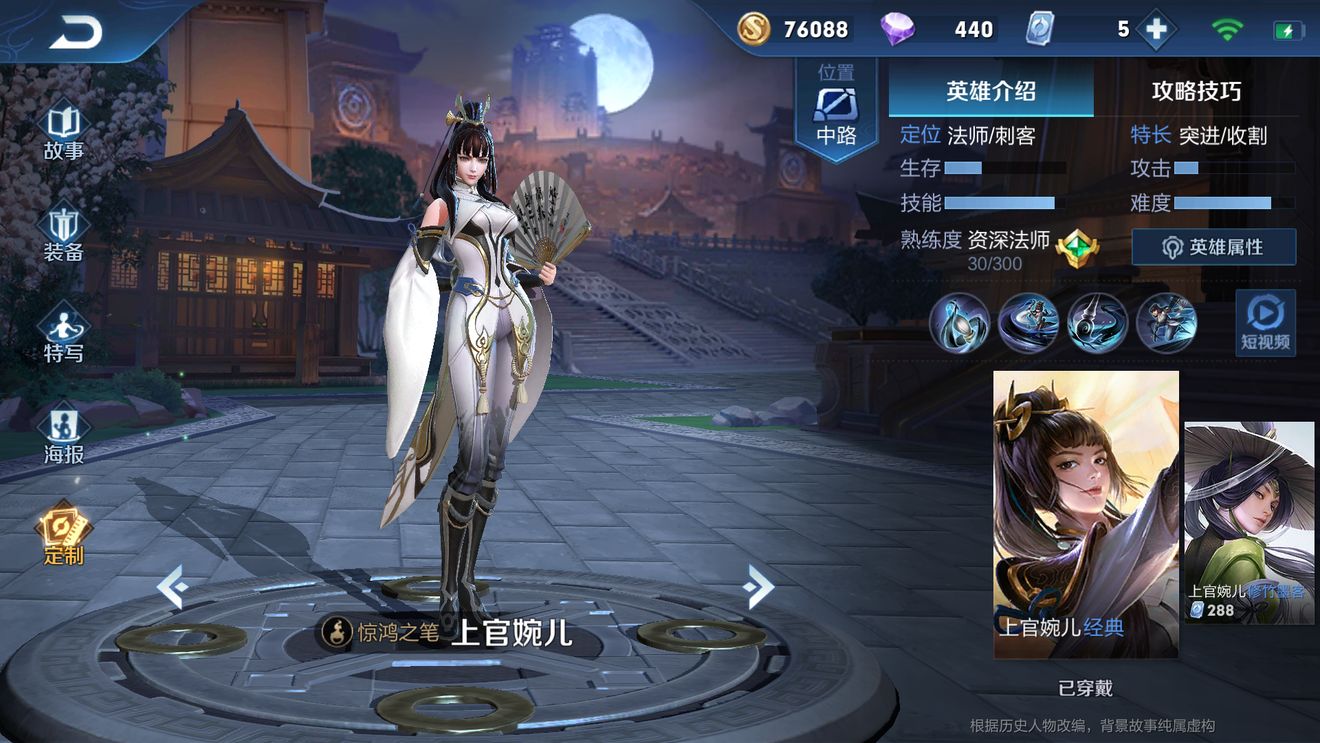Open the 短视频 short video icon
Image resolution: width=1320 pixels, height=743 pixels.
tap(1265, 322)
